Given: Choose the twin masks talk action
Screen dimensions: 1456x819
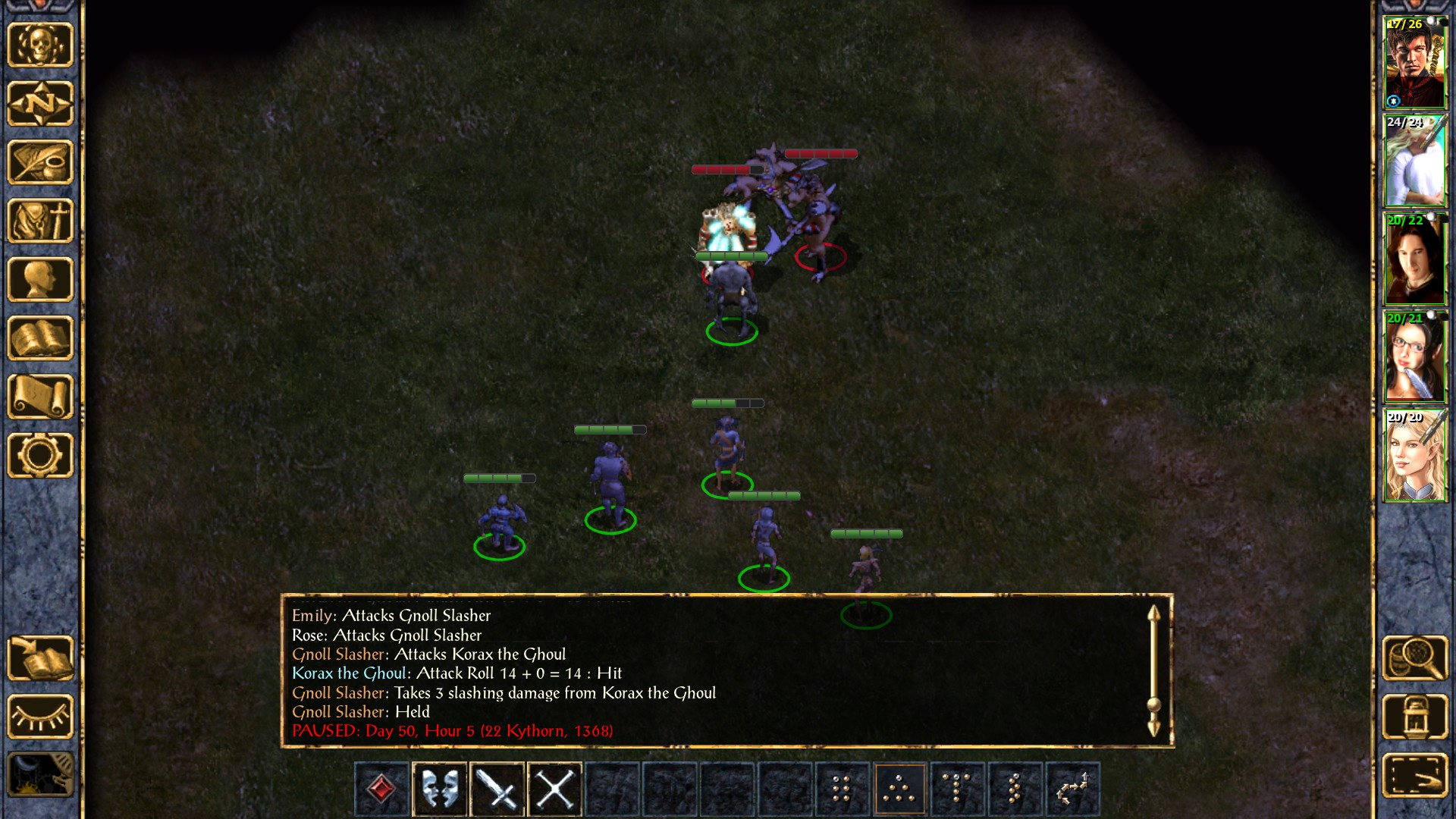Looking at the screenshot, I should [x=440, y=789].
